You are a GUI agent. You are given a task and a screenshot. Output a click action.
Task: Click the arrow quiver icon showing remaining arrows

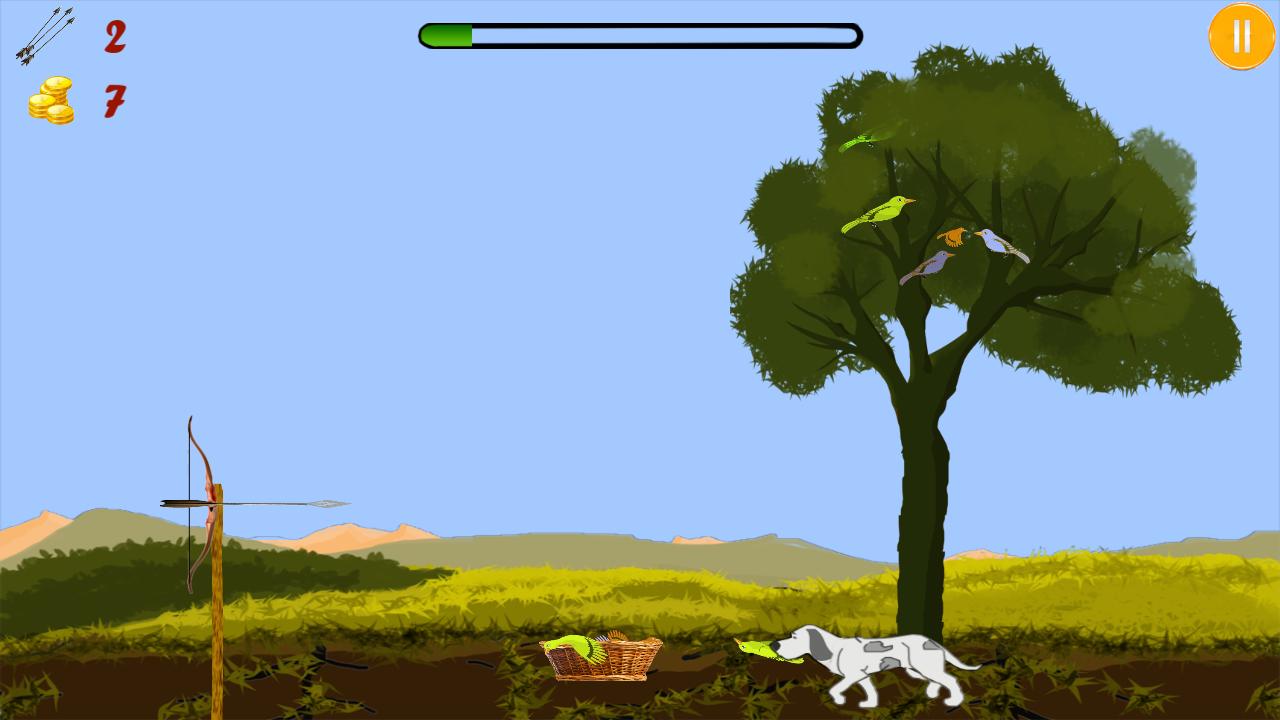point(42,35)
